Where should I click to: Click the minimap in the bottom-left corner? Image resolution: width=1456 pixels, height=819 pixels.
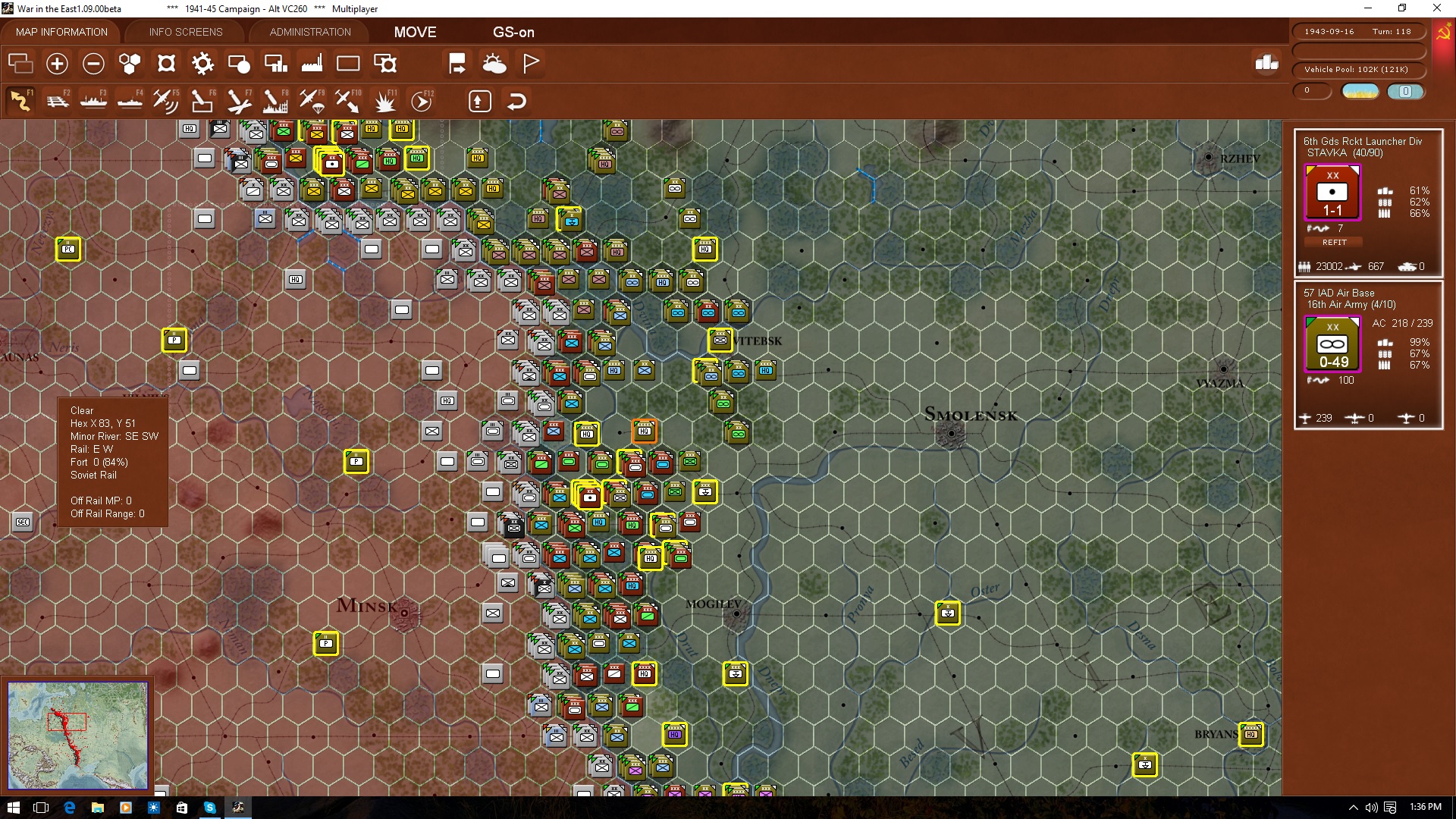[x=78, y=736]
